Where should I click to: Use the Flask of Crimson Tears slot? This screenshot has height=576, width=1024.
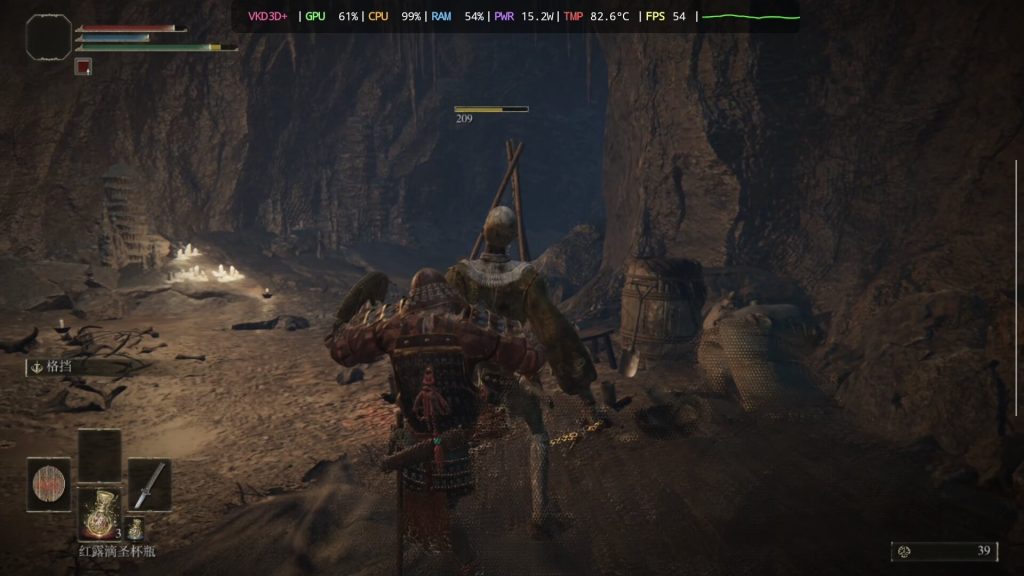pos(100,514)
